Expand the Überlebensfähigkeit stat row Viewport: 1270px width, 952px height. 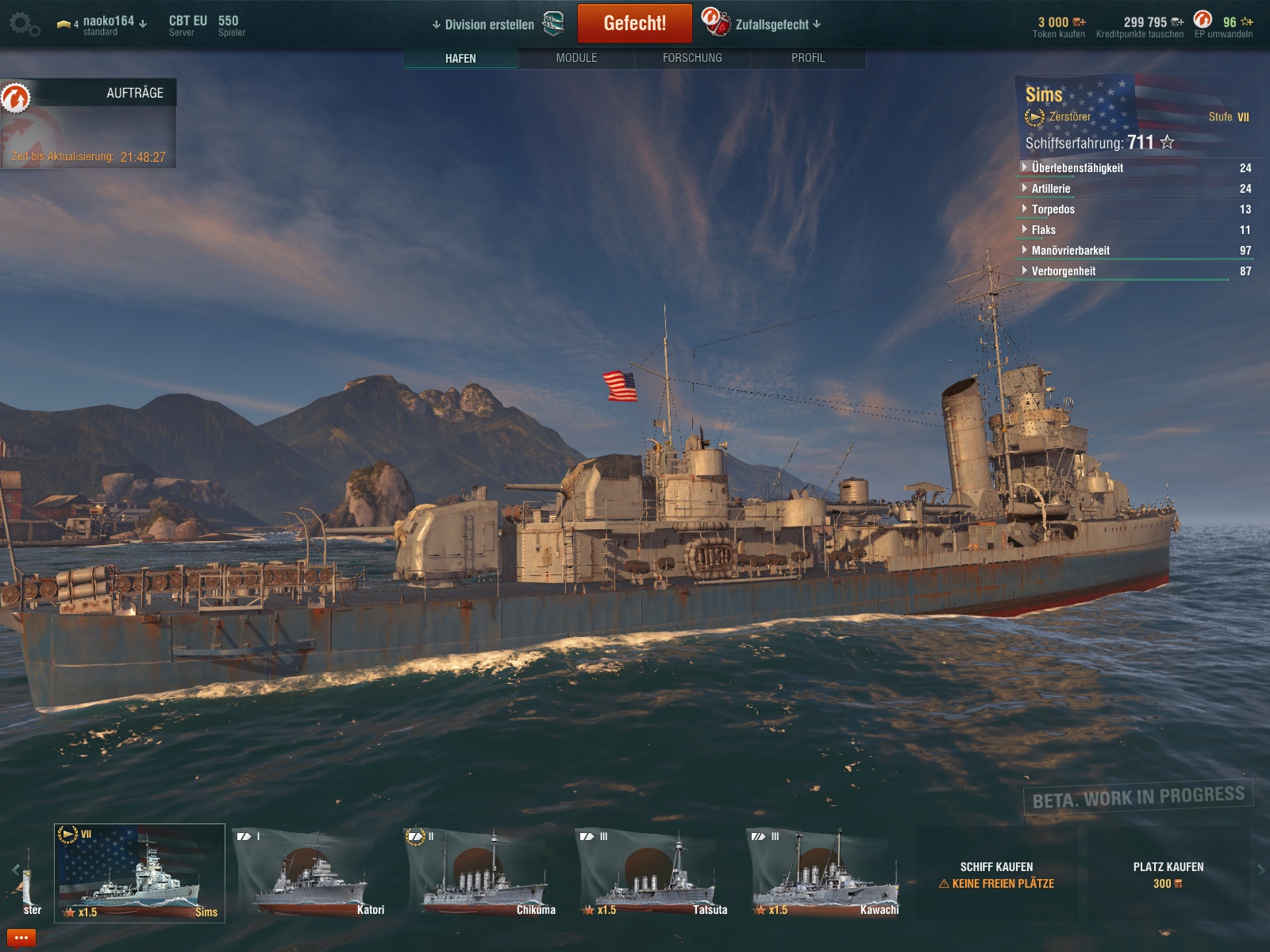[x=1077, y=168]
